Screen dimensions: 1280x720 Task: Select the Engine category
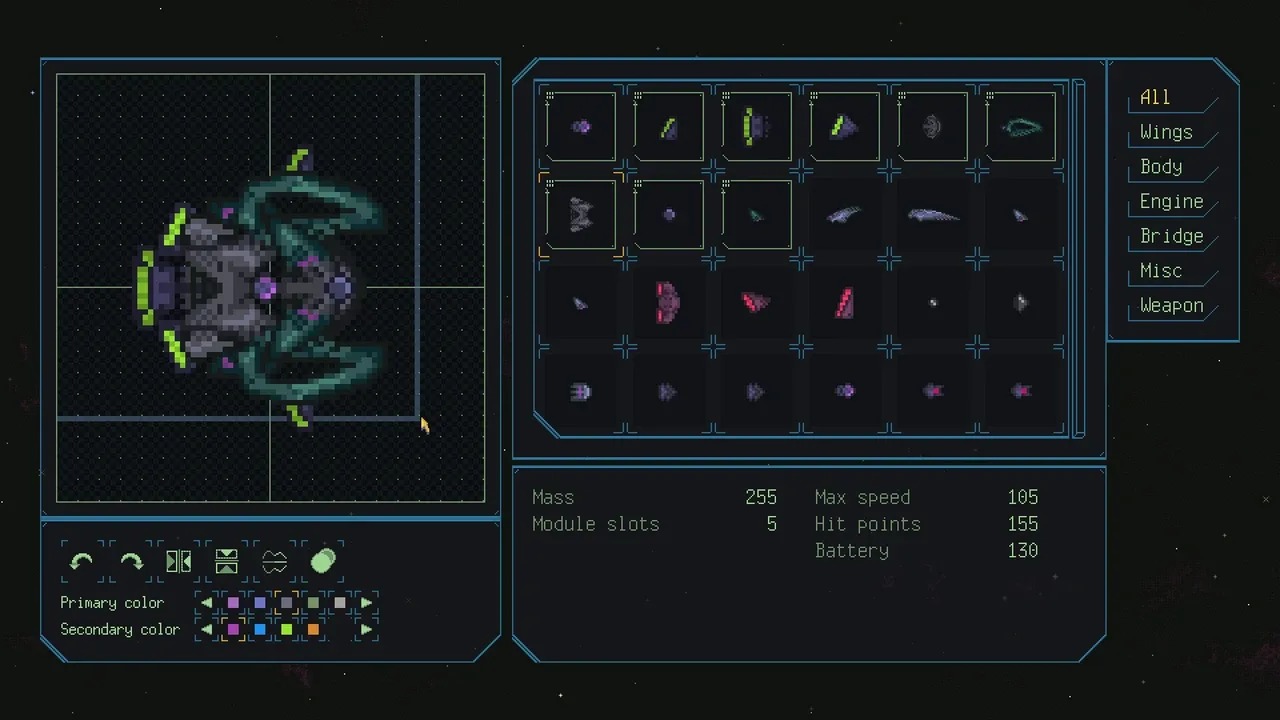tap(1171, 202)
